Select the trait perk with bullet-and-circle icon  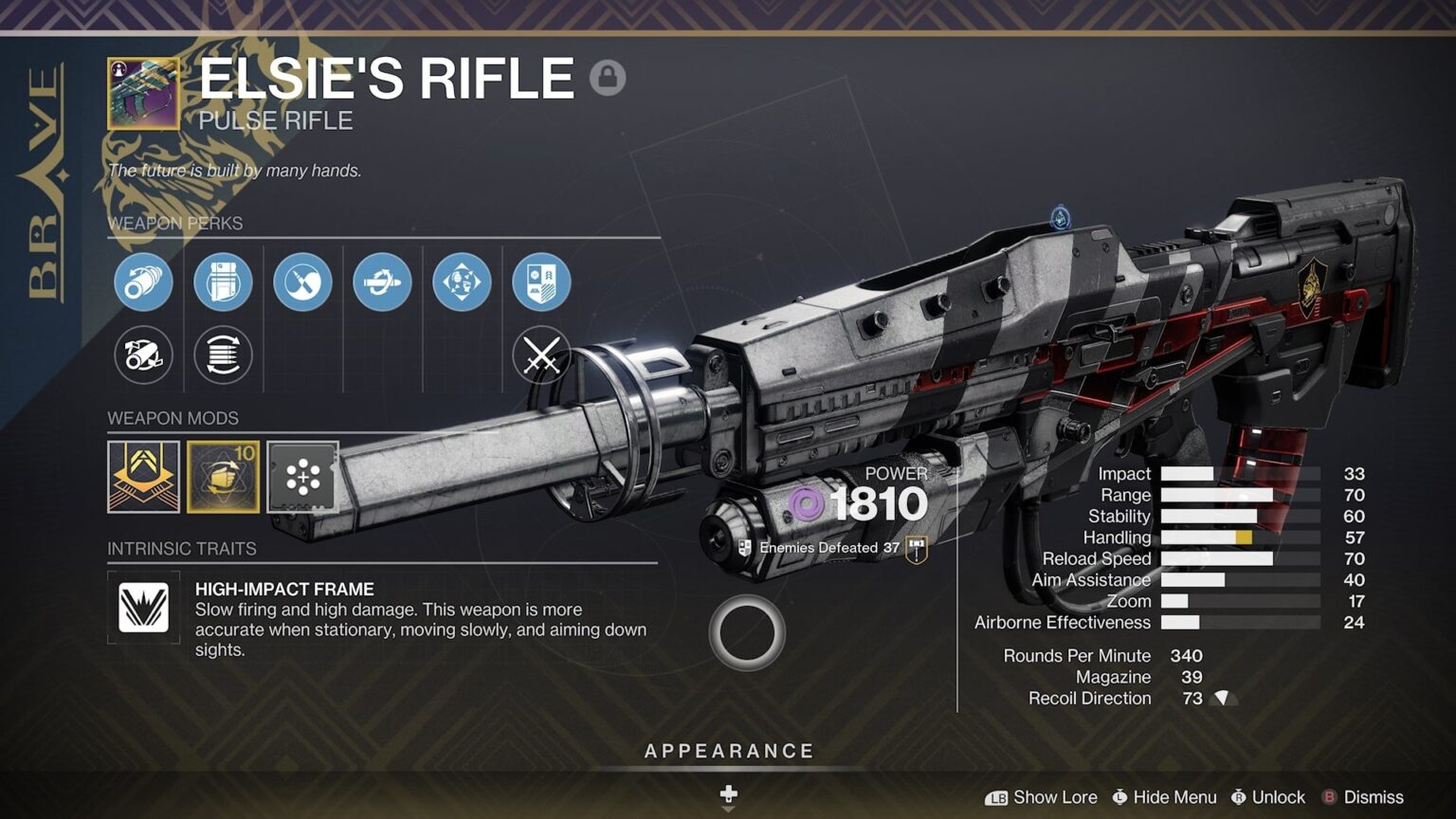pos(301,282)
